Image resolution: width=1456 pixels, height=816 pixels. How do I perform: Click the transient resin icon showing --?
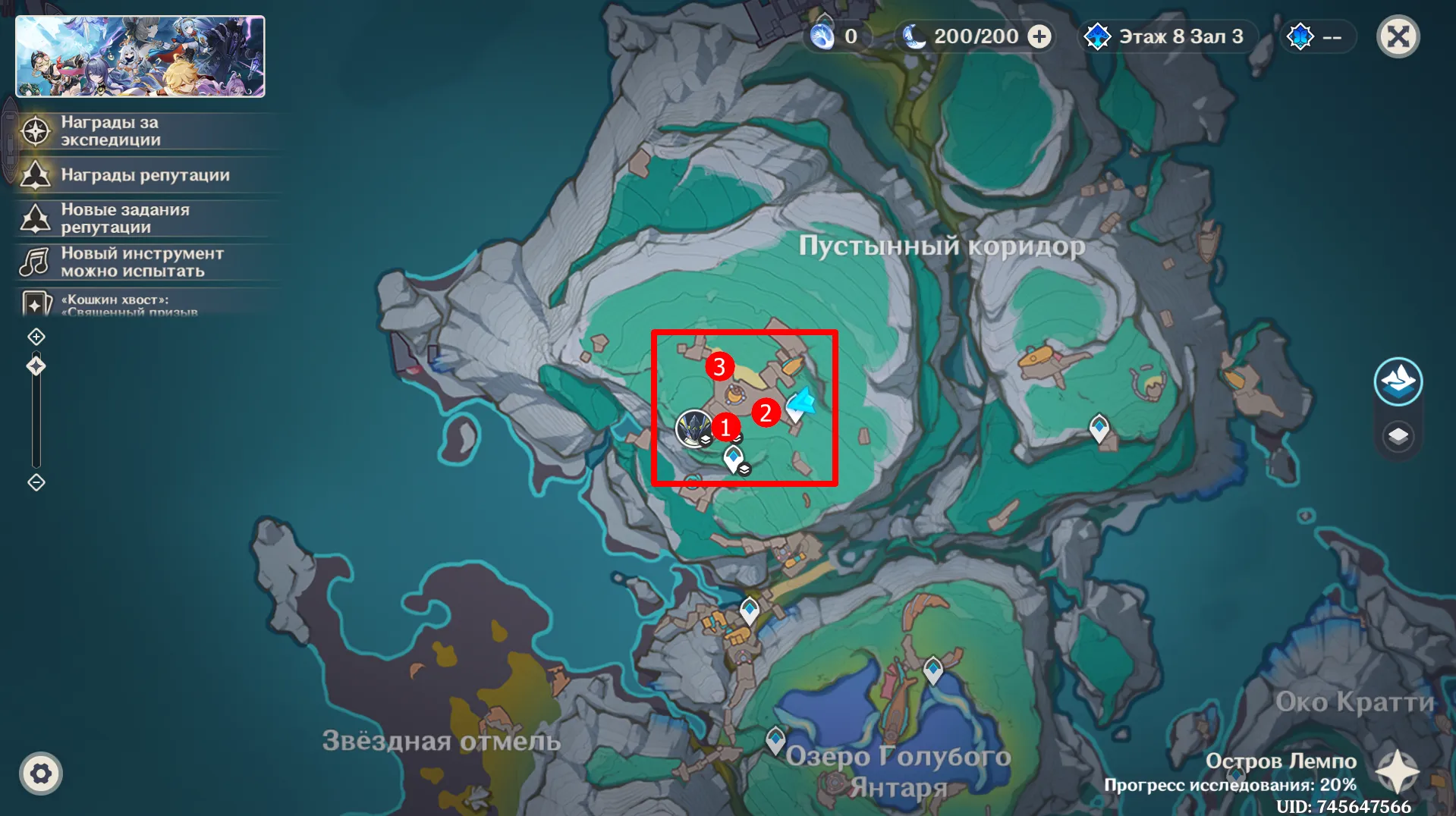(x=1300, y=36)
